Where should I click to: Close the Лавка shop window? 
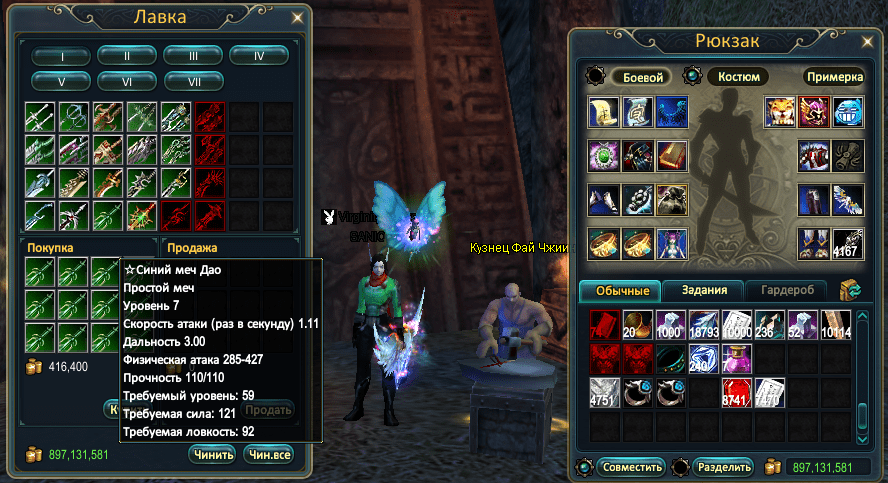(296, 17)
